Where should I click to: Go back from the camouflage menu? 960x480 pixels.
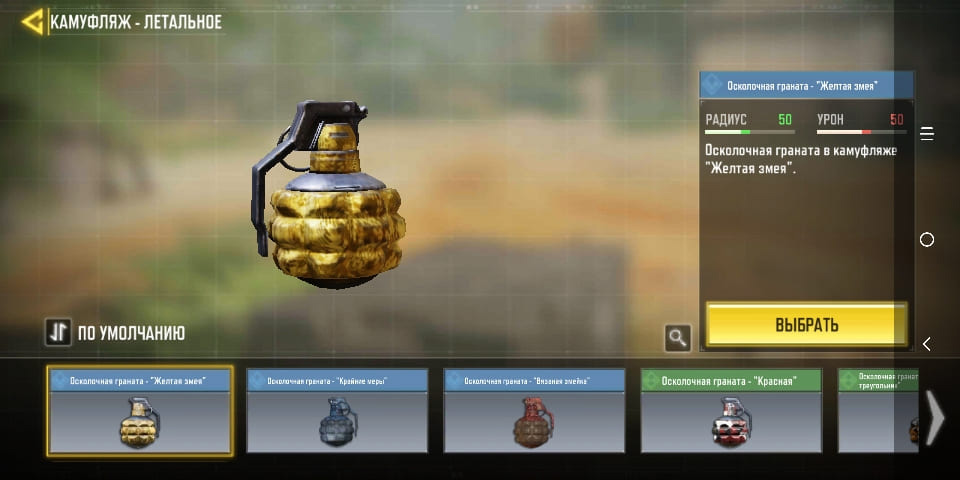[32, 22]
